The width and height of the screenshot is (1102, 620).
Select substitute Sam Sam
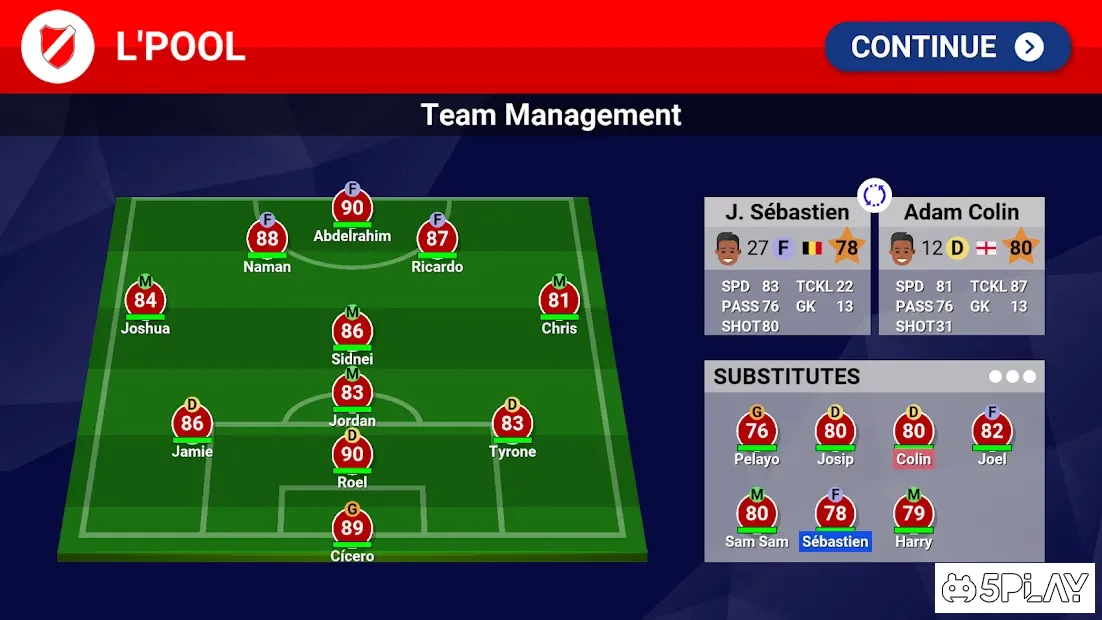click(757, 515)
